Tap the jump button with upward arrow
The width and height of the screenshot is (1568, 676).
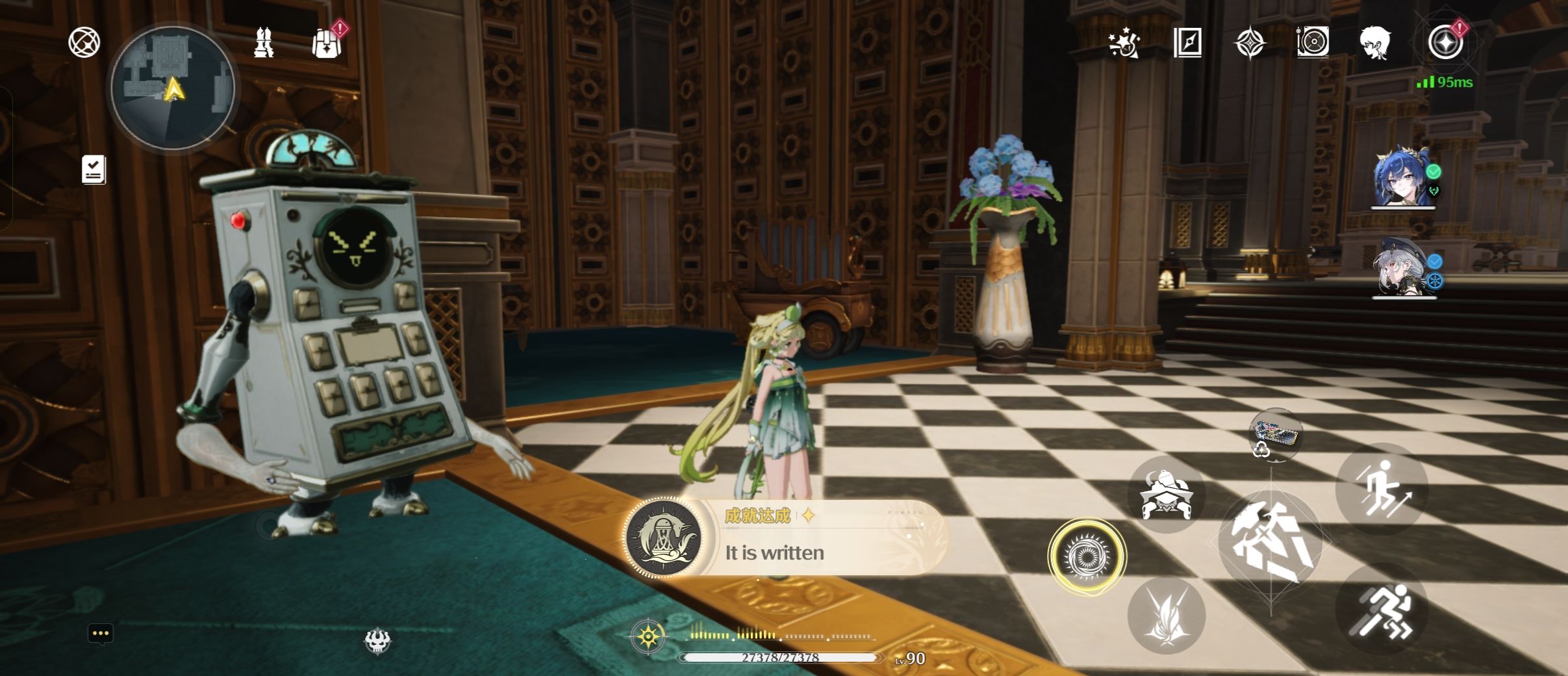click(1381, 489)
